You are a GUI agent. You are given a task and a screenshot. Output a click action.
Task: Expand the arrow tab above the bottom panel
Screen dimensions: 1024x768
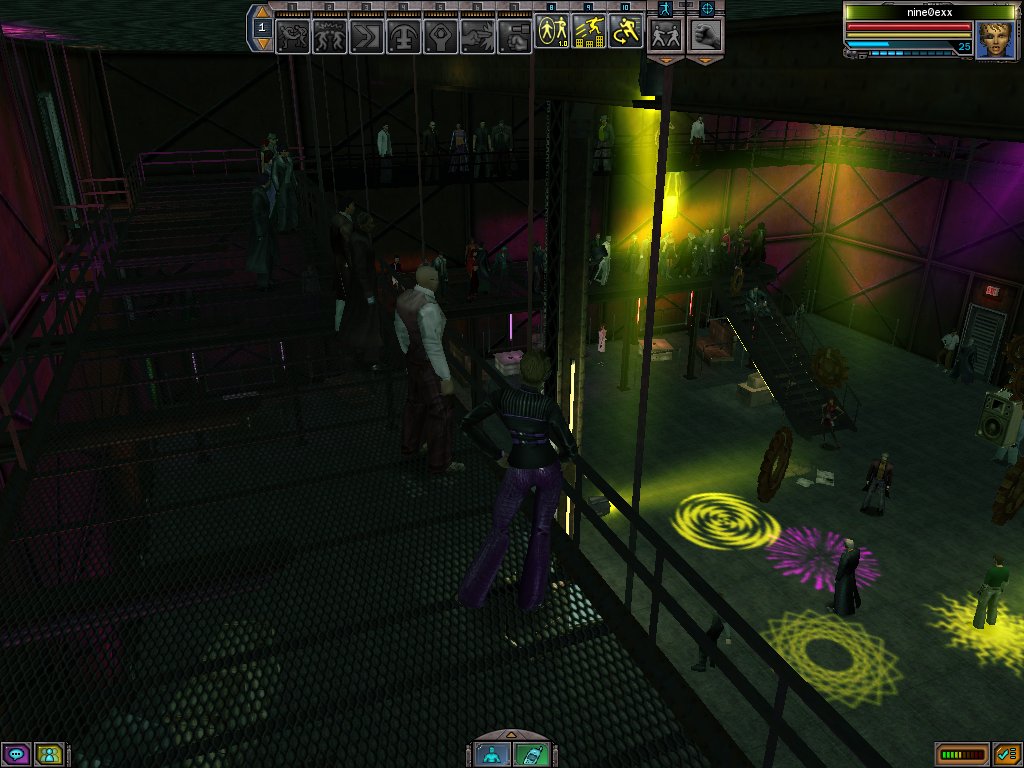tap(512, 737)
